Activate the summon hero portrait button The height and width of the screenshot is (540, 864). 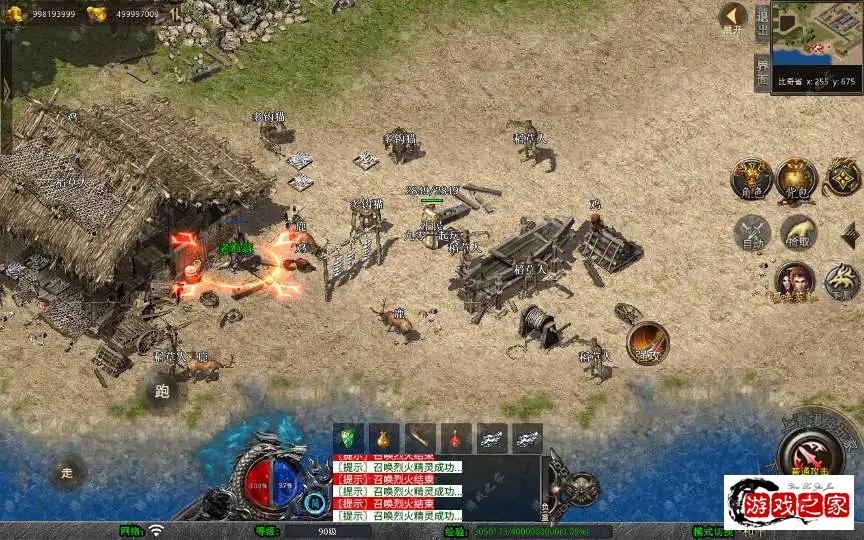click(x=793, y=282)
